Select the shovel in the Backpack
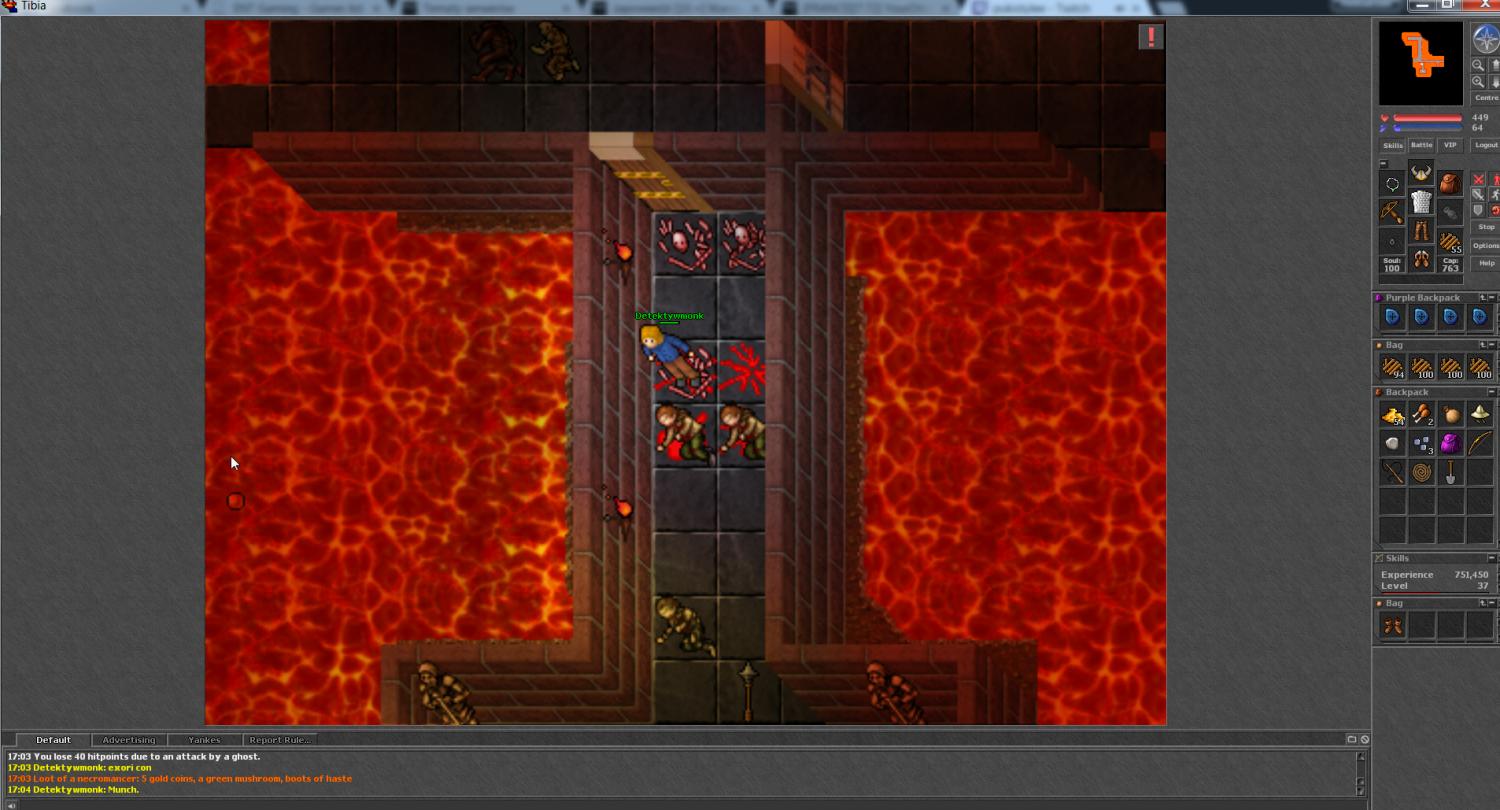The width and height of the screenshot is (1500, 810). [x=1450, y=472]
